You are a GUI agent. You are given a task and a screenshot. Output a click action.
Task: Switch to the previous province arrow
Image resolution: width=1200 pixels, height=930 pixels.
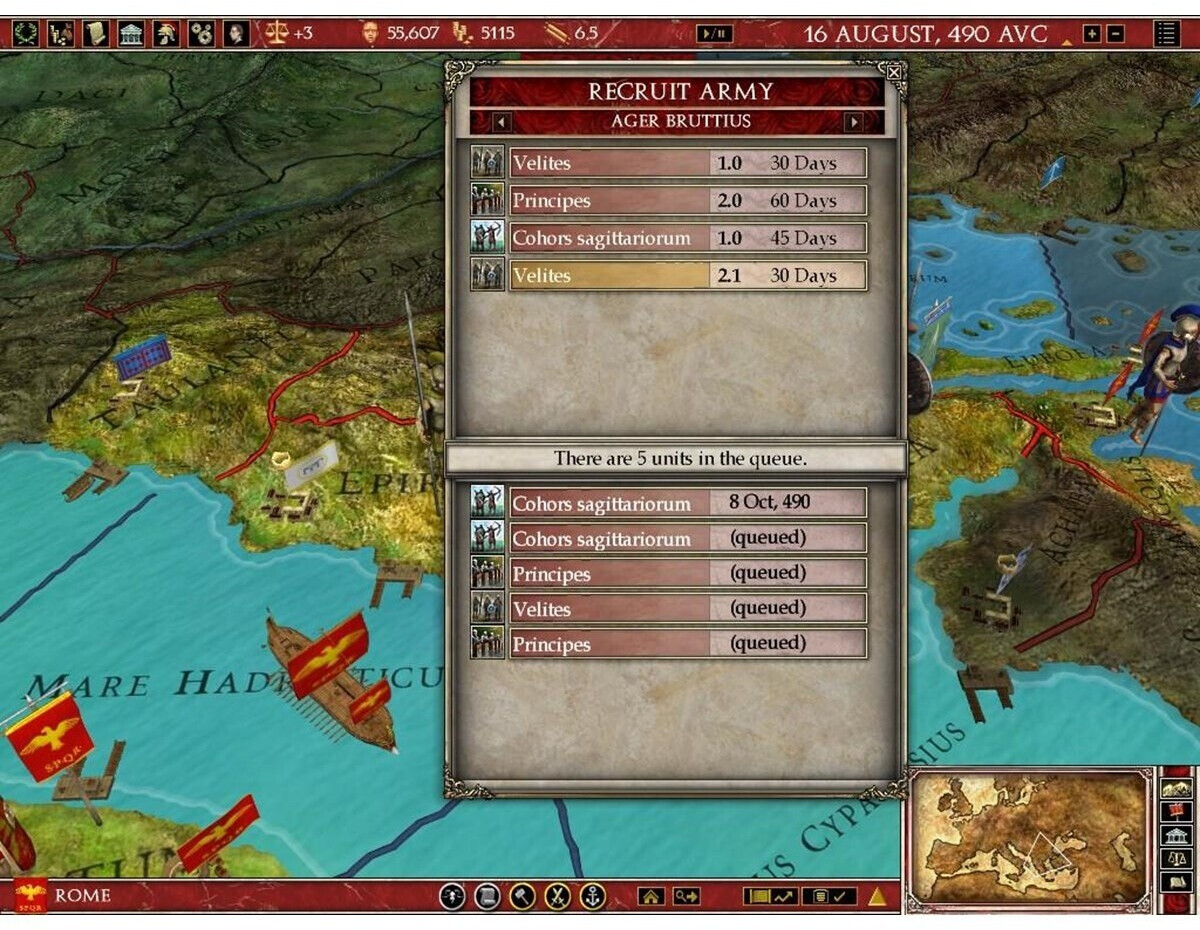point(502,122)
